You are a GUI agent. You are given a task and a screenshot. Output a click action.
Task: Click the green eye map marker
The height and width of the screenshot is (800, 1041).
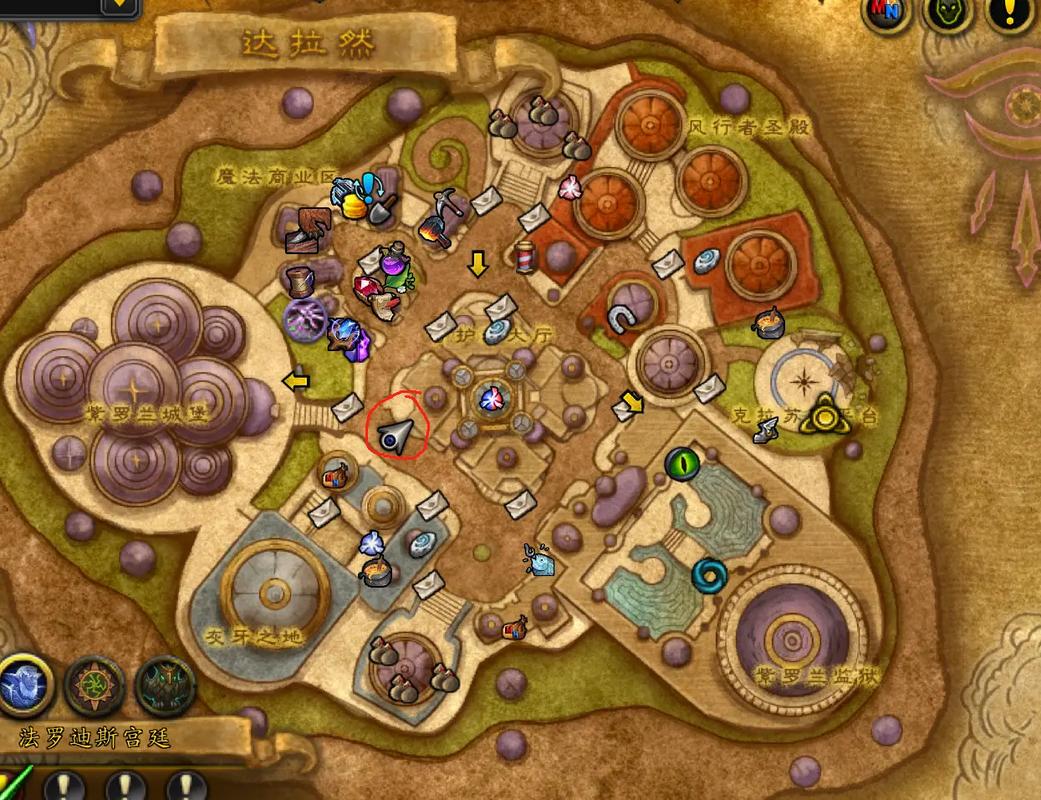click(x=682, y=463)
